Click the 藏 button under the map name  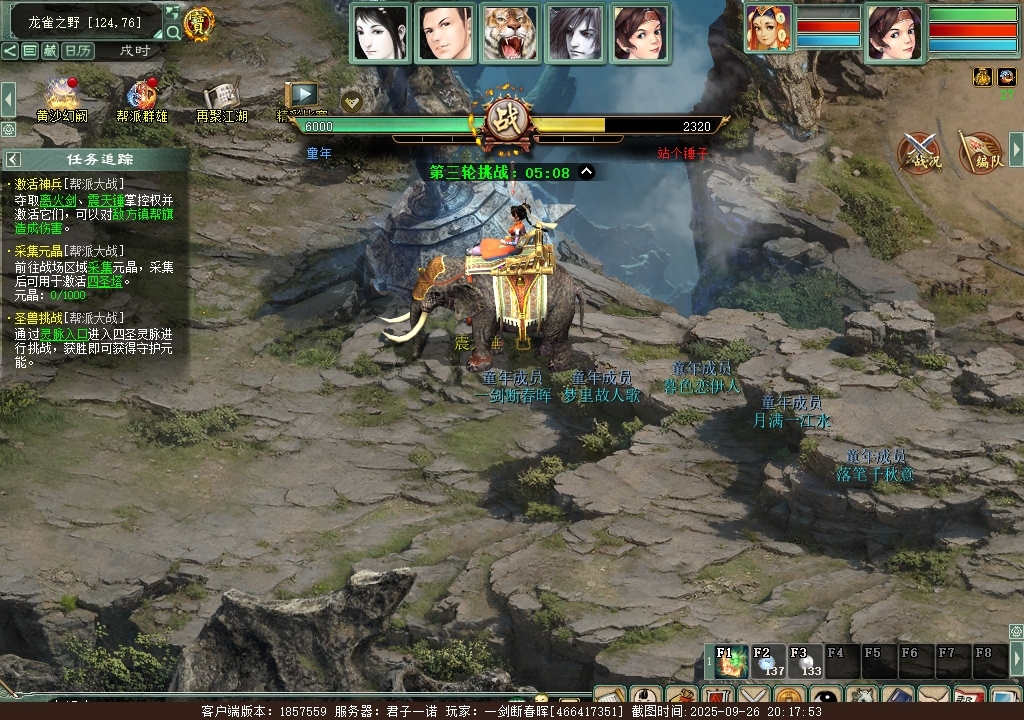point(49,50)
